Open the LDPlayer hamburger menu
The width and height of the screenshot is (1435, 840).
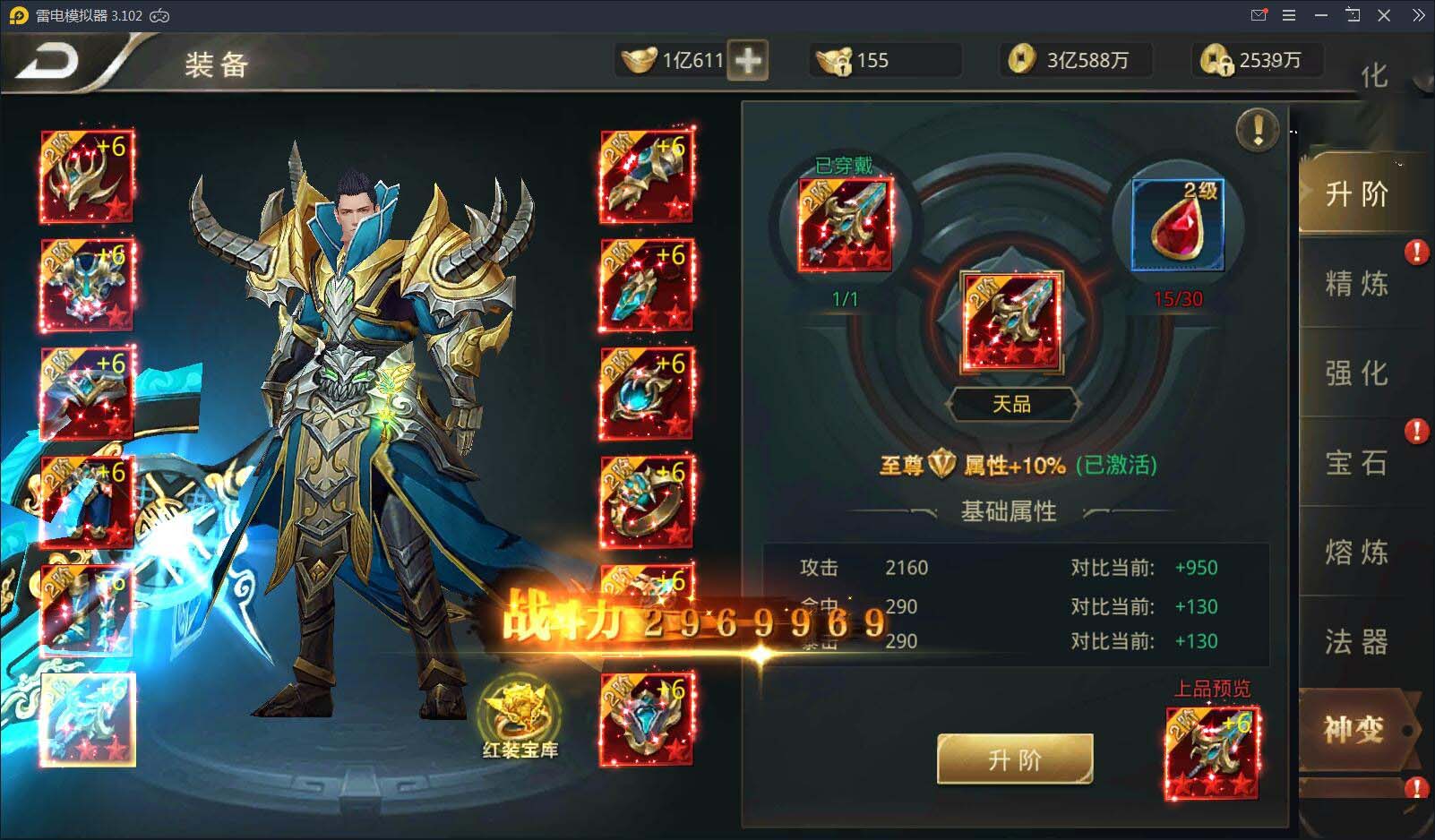(x=1289, y=15)
